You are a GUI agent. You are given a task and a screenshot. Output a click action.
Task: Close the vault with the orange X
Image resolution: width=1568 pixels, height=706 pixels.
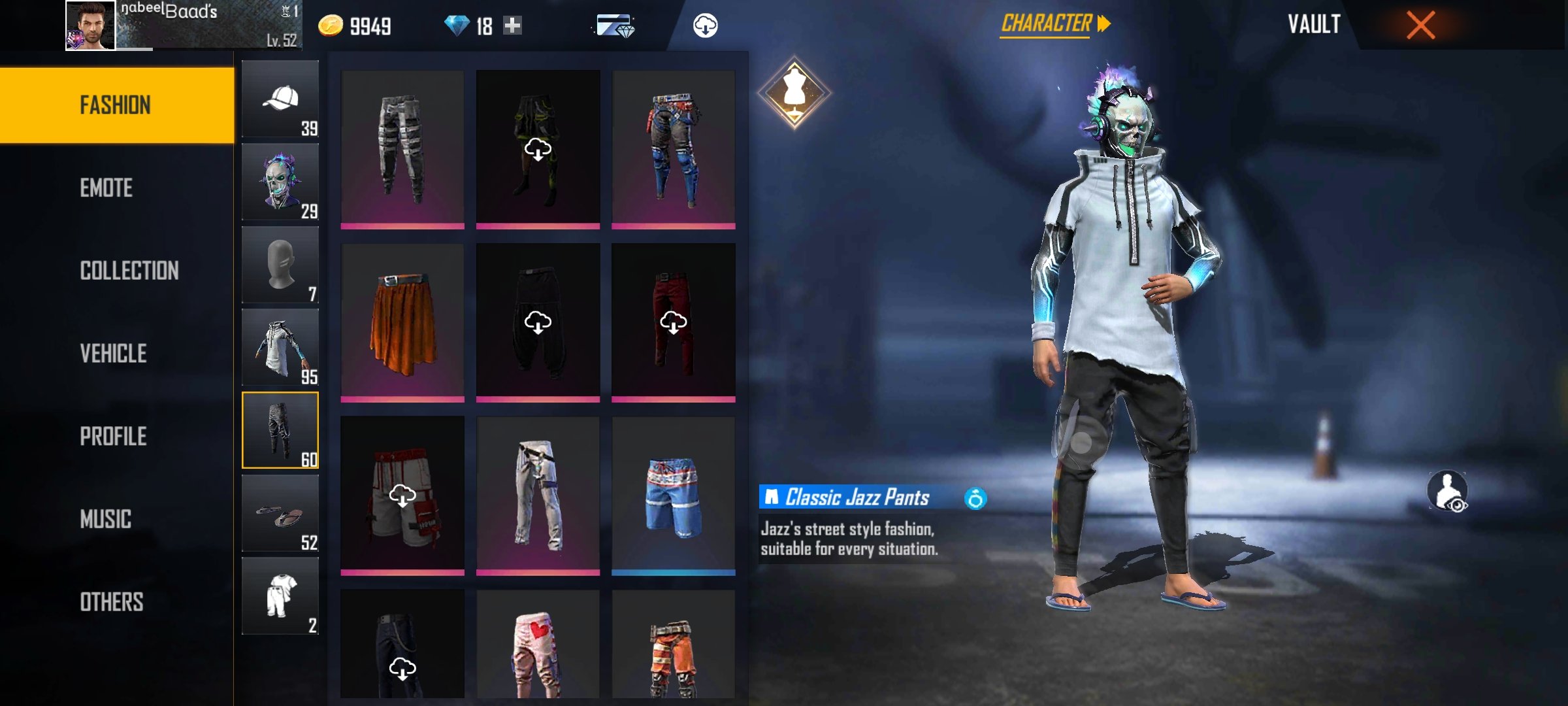coord(1420,25)
